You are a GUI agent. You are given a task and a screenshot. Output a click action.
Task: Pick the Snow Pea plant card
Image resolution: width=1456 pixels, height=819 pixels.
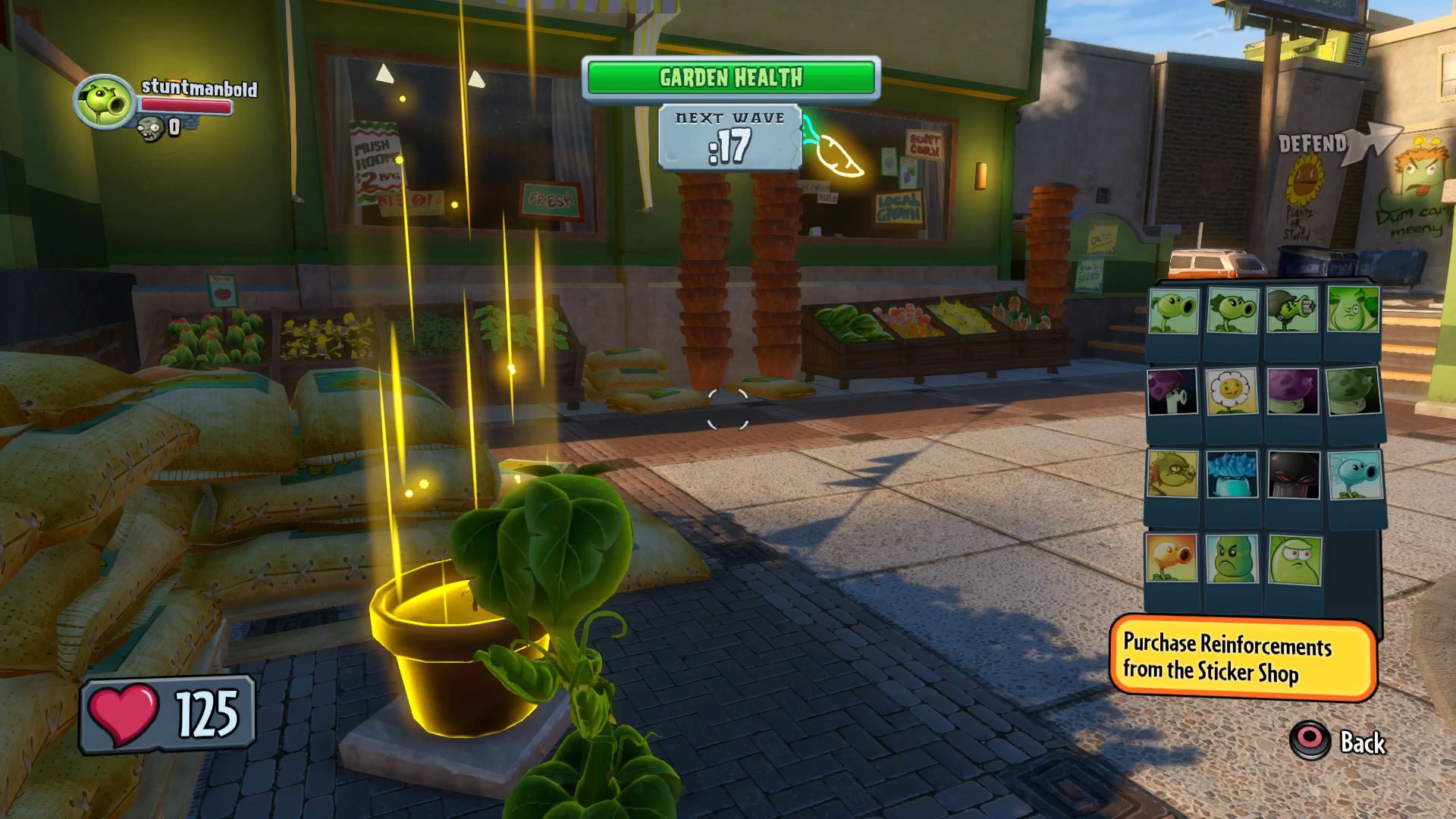pos(1354,475)
